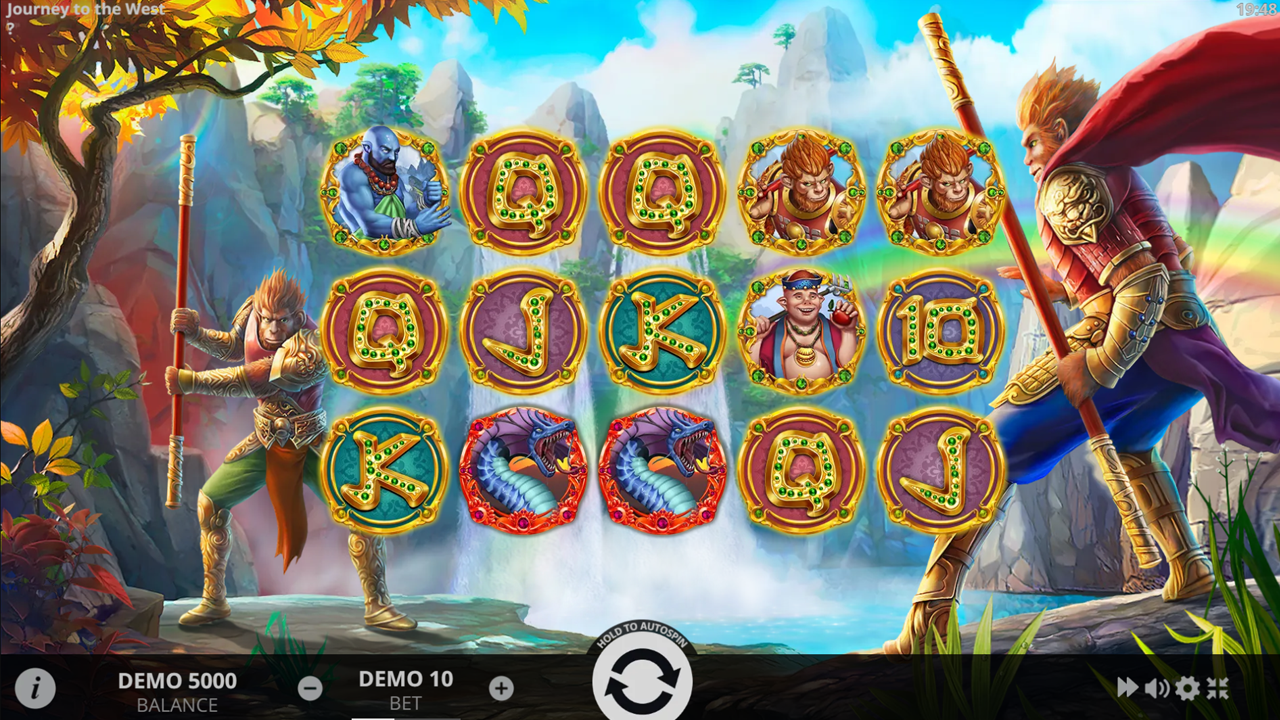Decrease the bet amount
Screen dimensions: 1280x720
click(309, 687)
